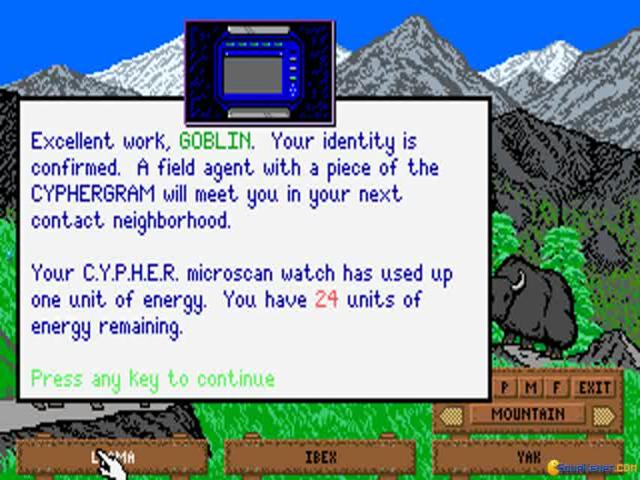Click the right arrow beside MOUNTAIN
The width and height of the screenshot is (640, 480).
[603, 414]
